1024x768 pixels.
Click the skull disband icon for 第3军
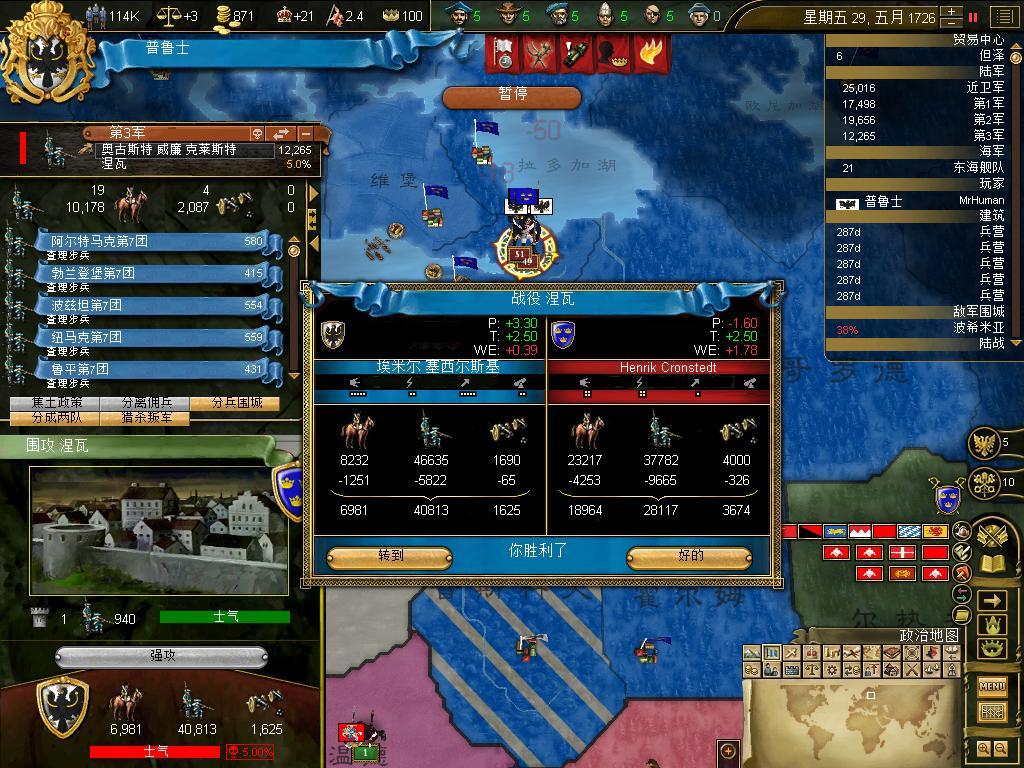256,133
